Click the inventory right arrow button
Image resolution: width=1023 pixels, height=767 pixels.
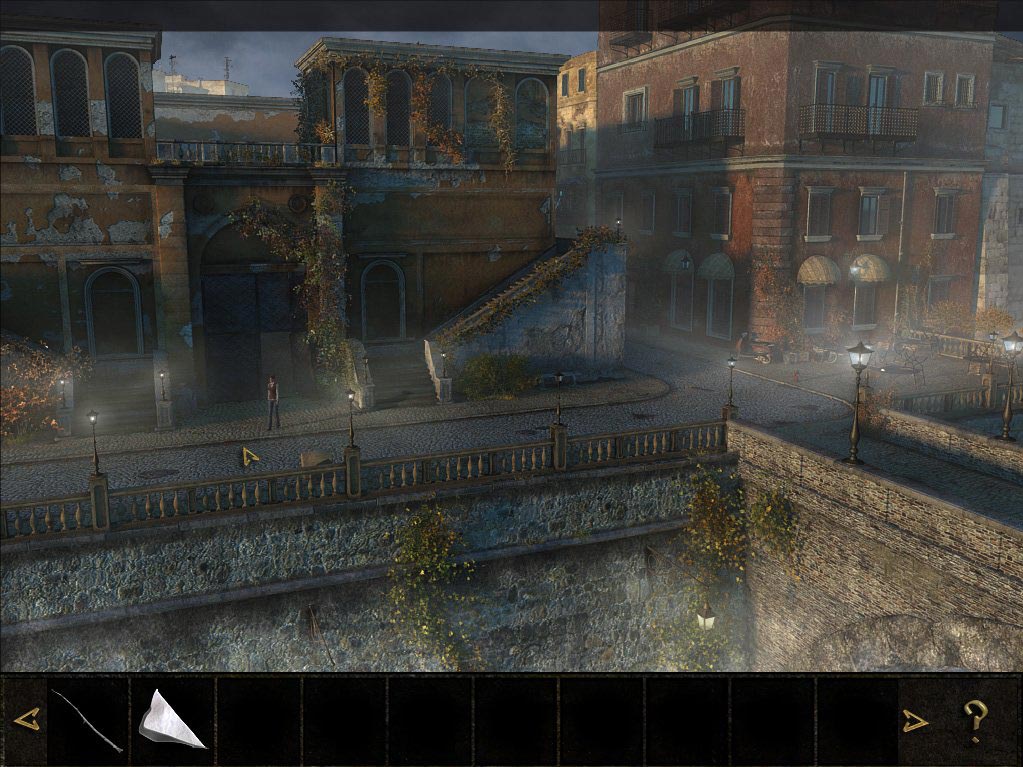(914, 720)
